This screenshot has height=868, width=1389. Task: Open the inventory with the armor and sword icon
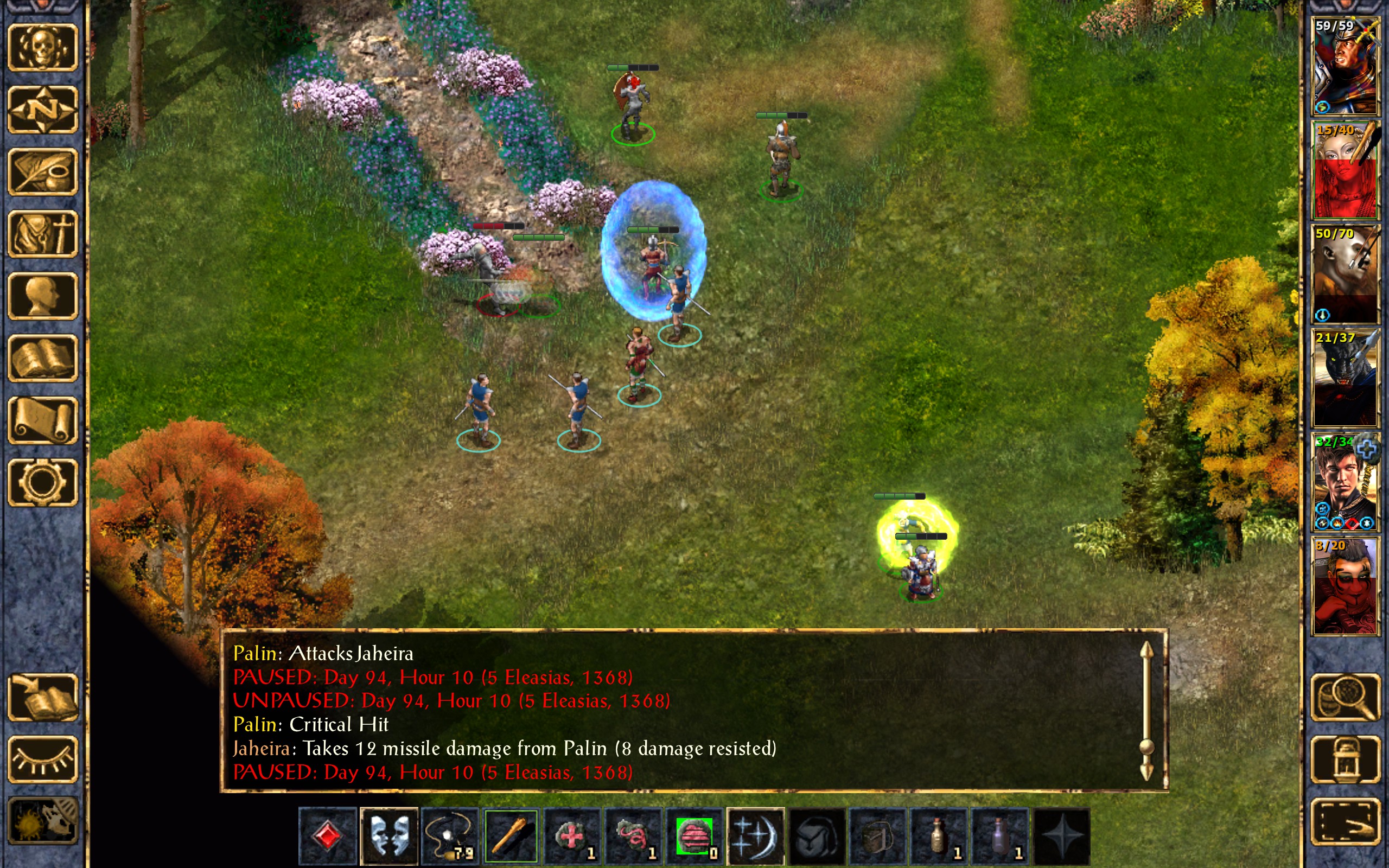point(42,234)
